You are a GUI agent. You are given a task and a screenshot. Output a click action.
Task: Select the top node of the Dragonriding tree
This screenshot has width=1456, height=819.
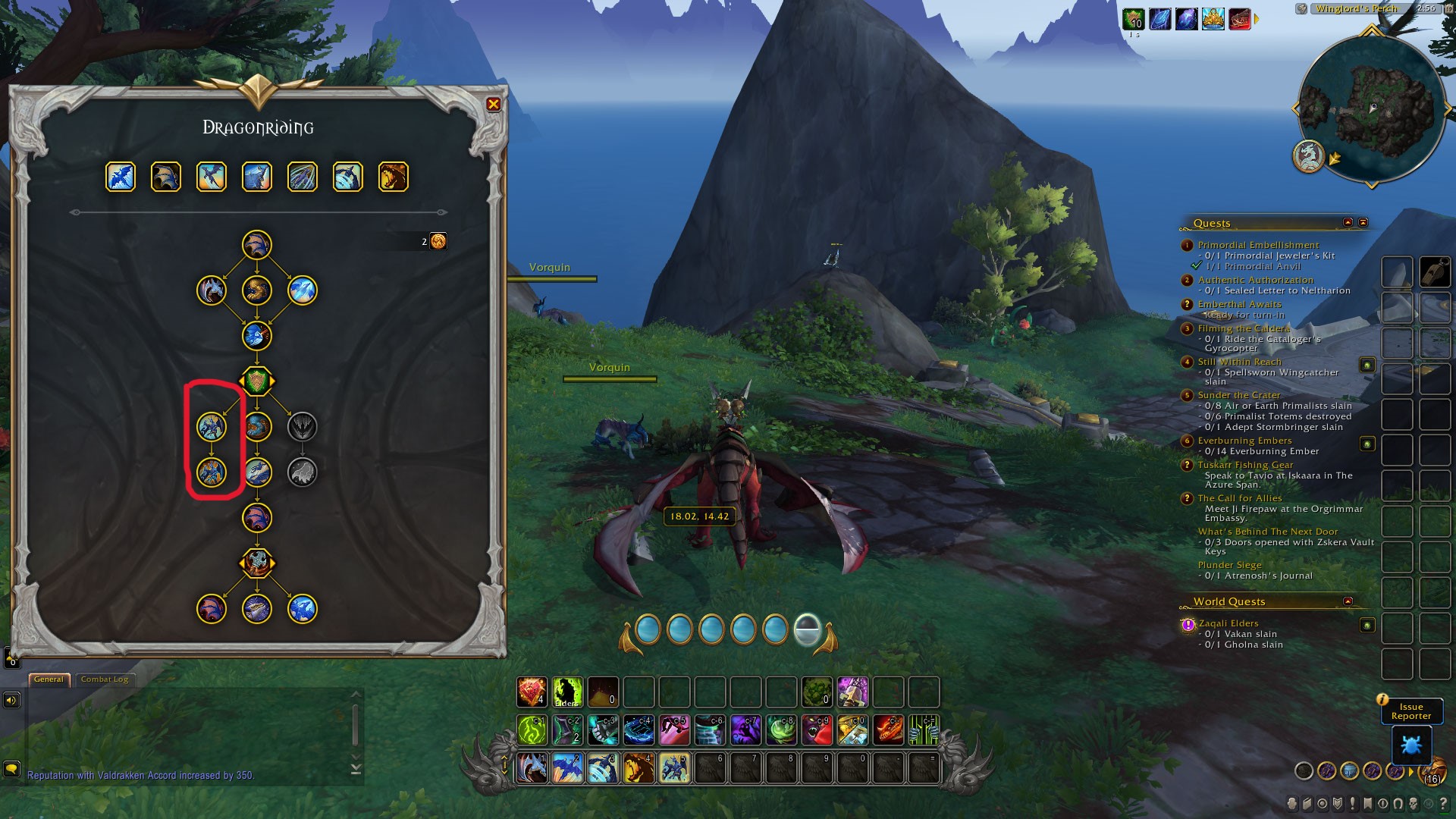[257, 245]
